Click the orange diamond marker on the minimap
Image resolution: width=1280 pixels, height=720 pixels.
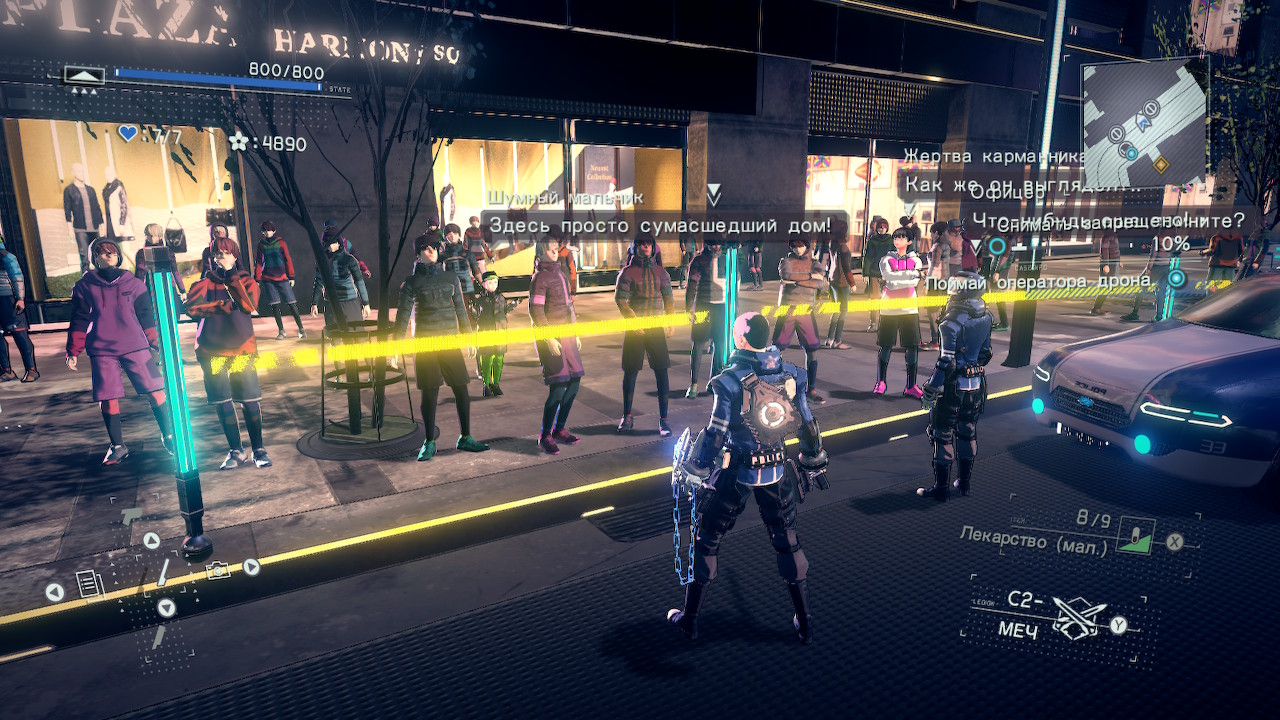click(1161, 164)
